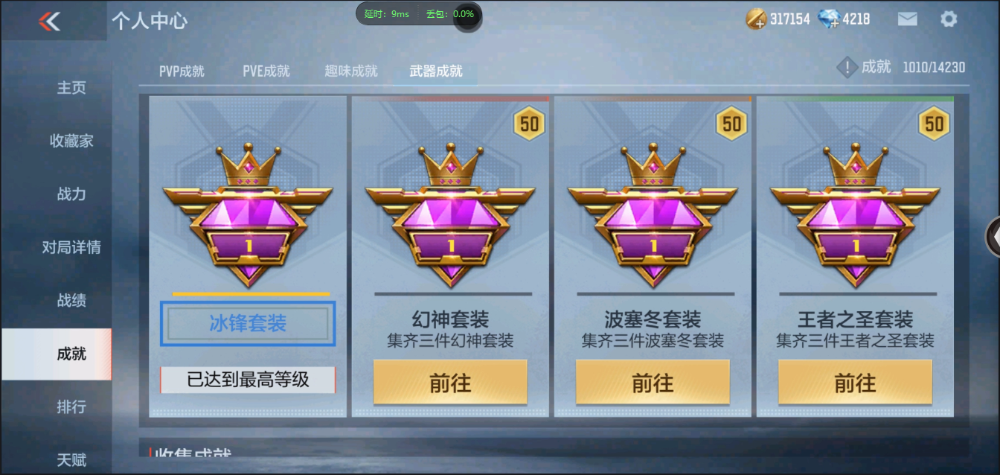Viewport: 1000px width, 475px height.
Task: Open the 战绩 records page
Action: click(71, 300)
